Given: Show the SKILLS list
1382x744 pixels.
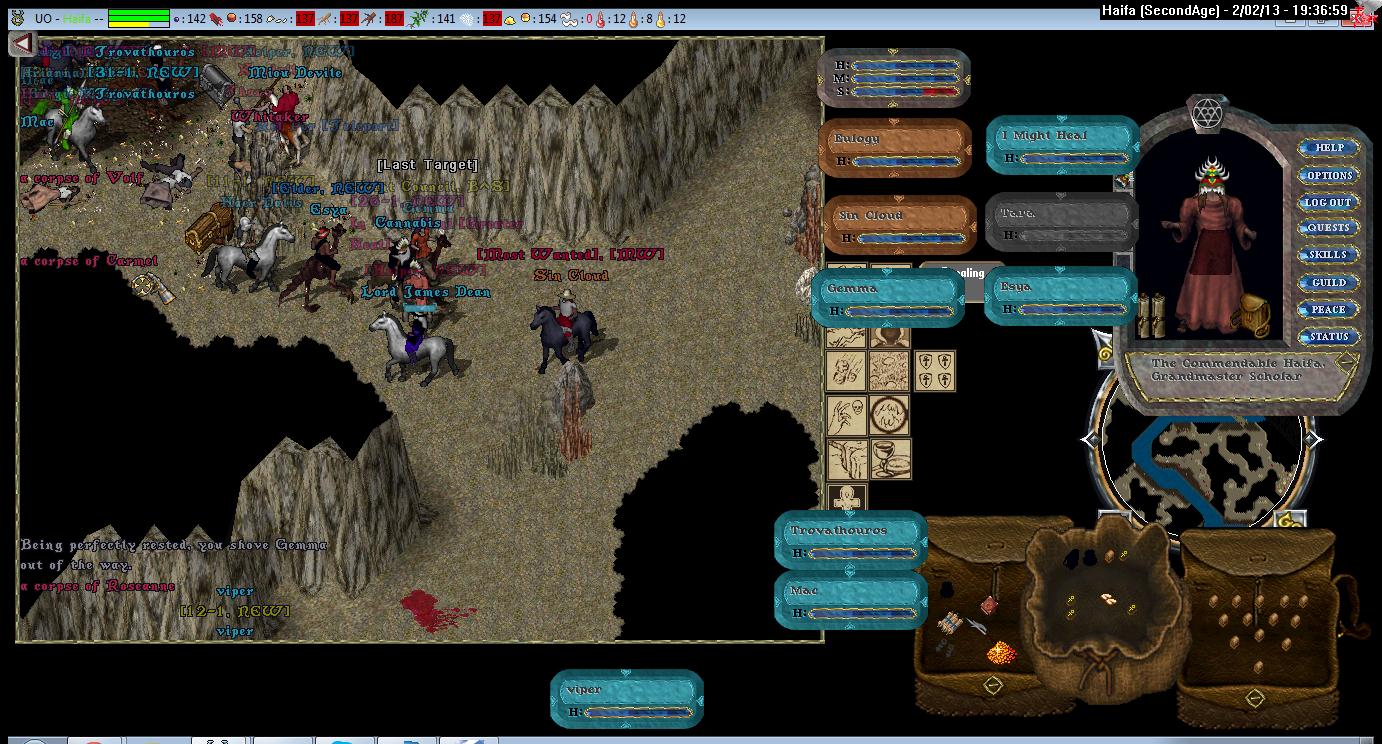Looking at the screenshot, I should pyautogui.click(x=1329, y=255).
